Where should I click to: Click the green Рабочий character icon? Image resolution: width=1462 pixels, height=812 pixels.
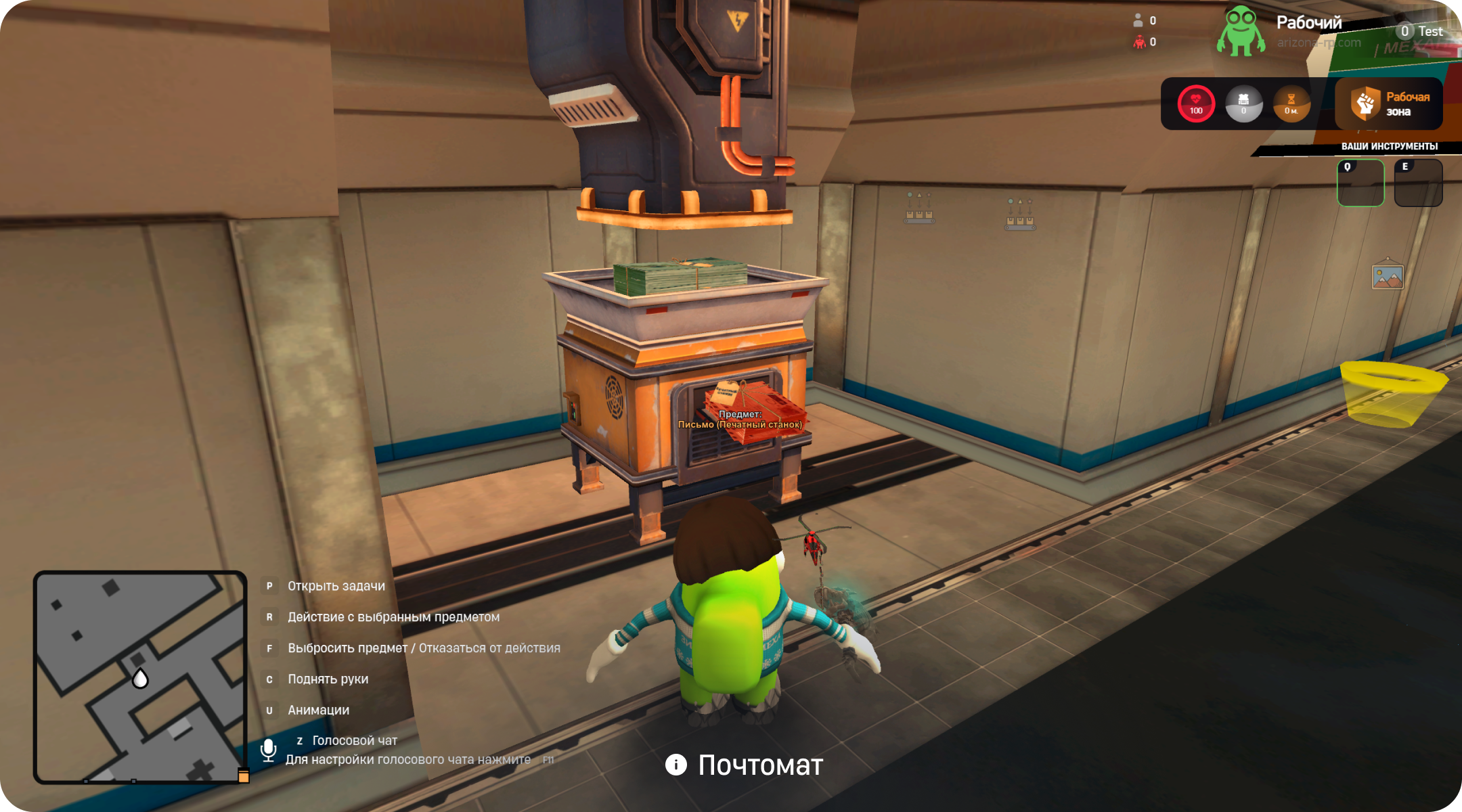point(1241,31)
